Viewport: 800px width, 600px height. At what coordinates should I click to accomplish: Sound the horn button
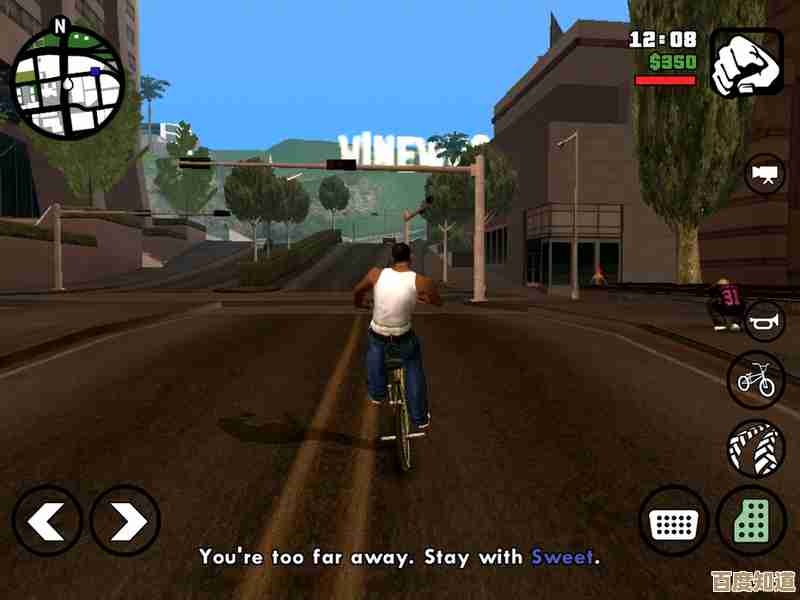pyautogui.click(x=766, y=319)
